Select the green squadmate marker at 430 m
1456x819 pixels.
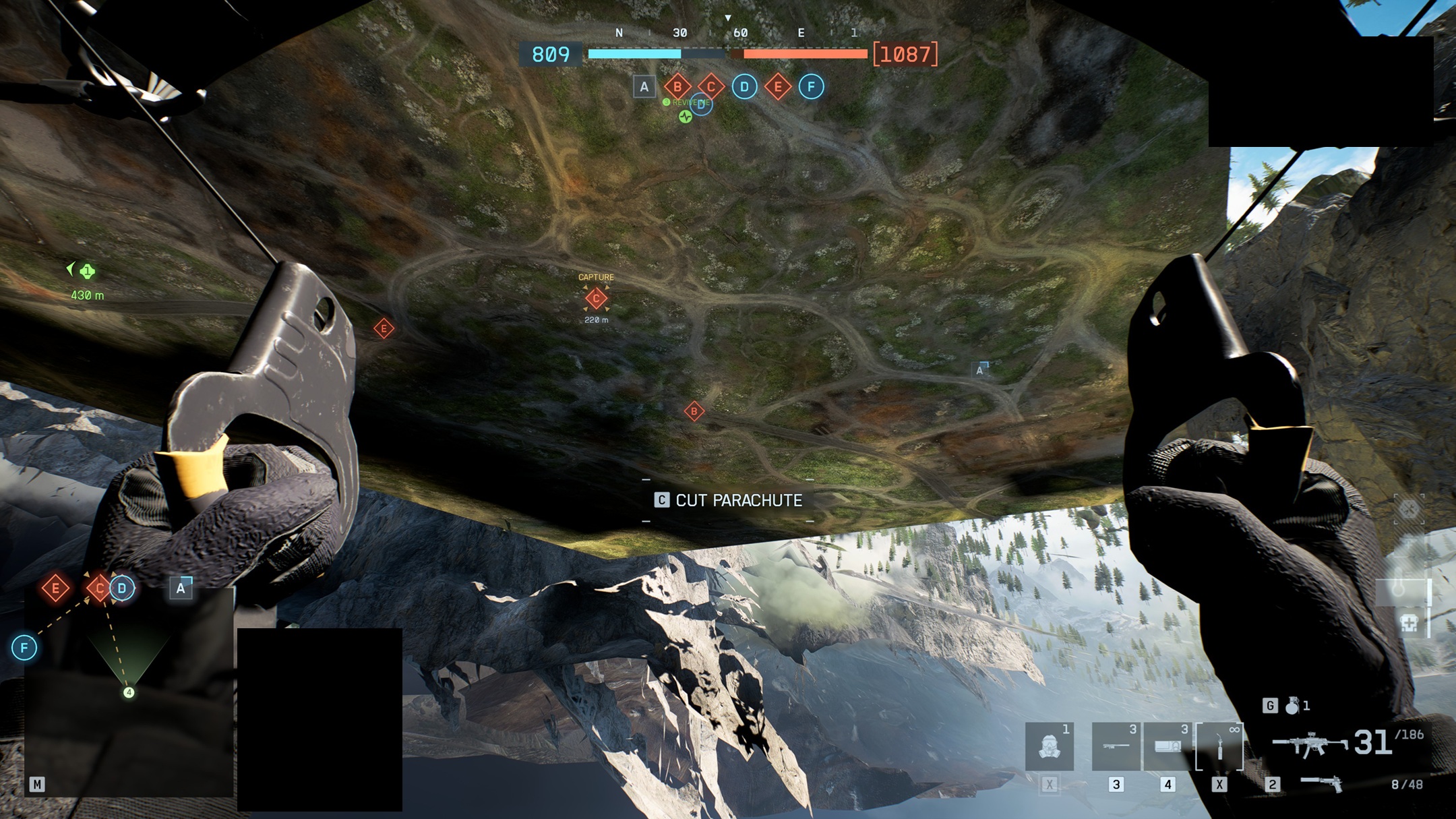coord(87,272)
